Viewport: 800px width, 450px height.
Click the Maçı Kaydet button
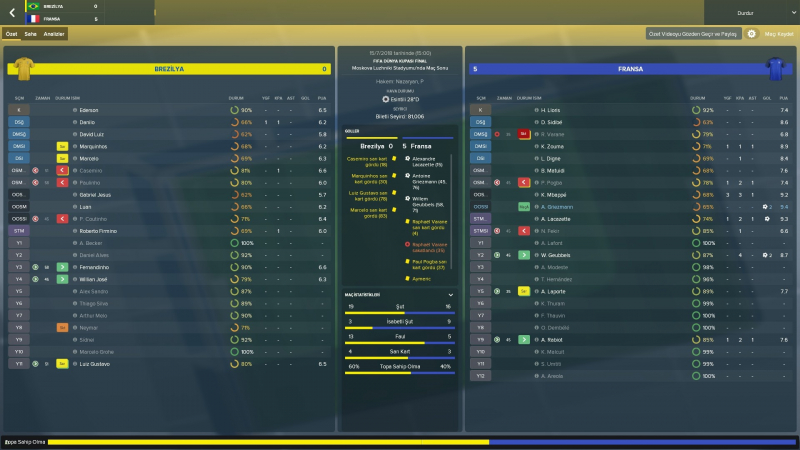coord(779,34)
